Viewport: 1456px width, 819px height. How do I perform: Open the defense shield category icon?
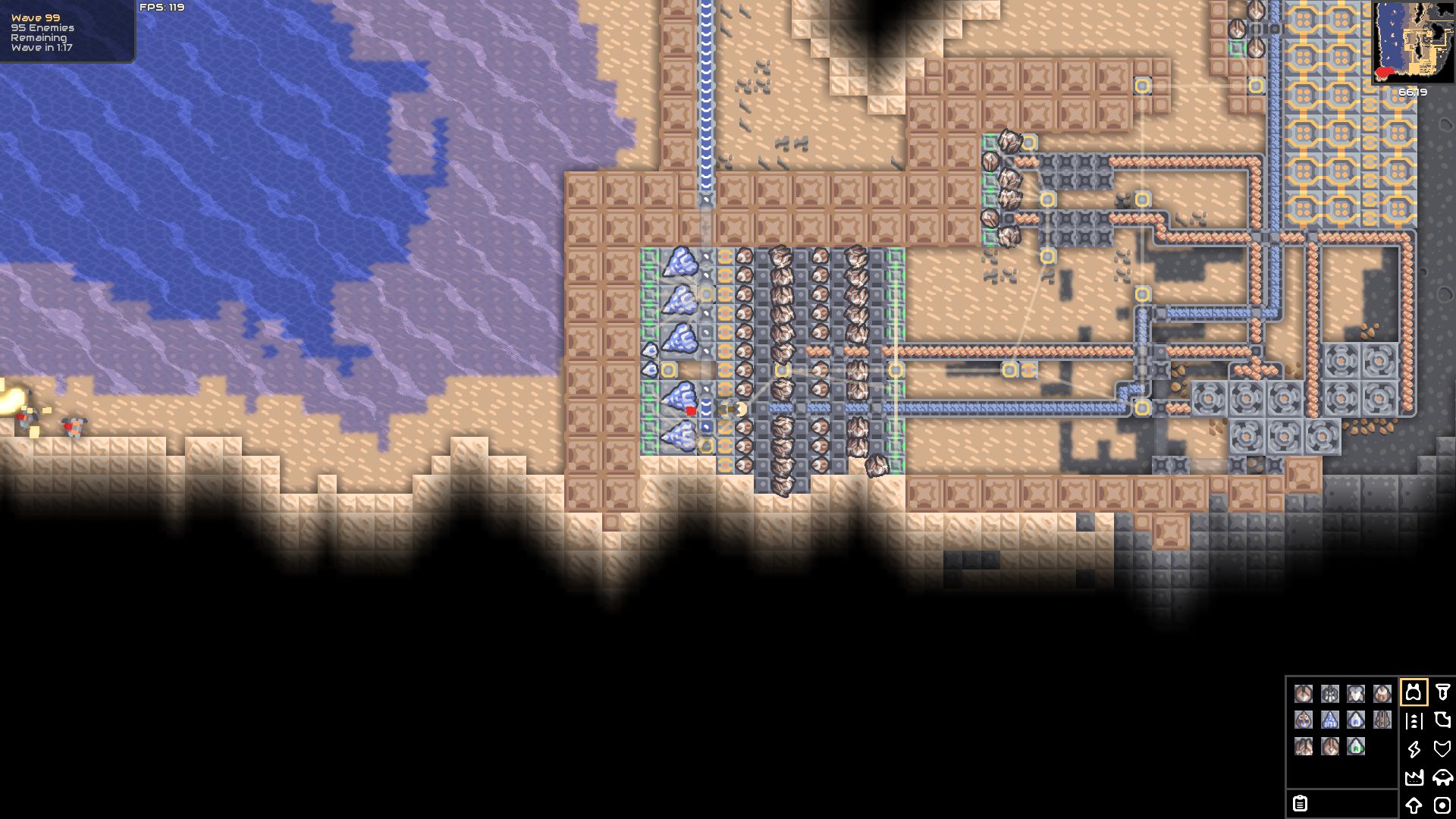point(1442,749)
